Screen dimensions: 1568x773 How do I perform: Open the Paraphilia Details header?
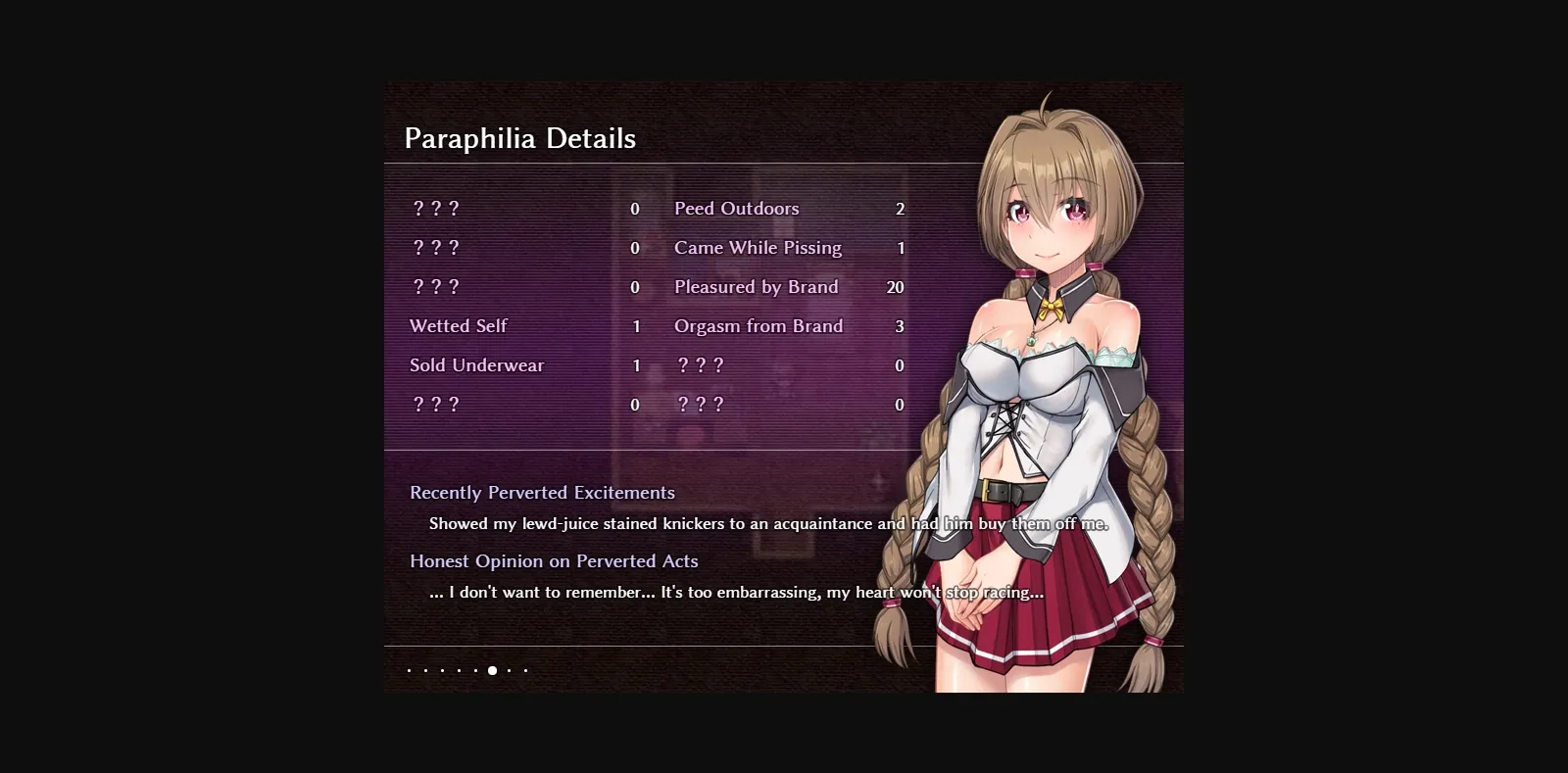(520, 138)
